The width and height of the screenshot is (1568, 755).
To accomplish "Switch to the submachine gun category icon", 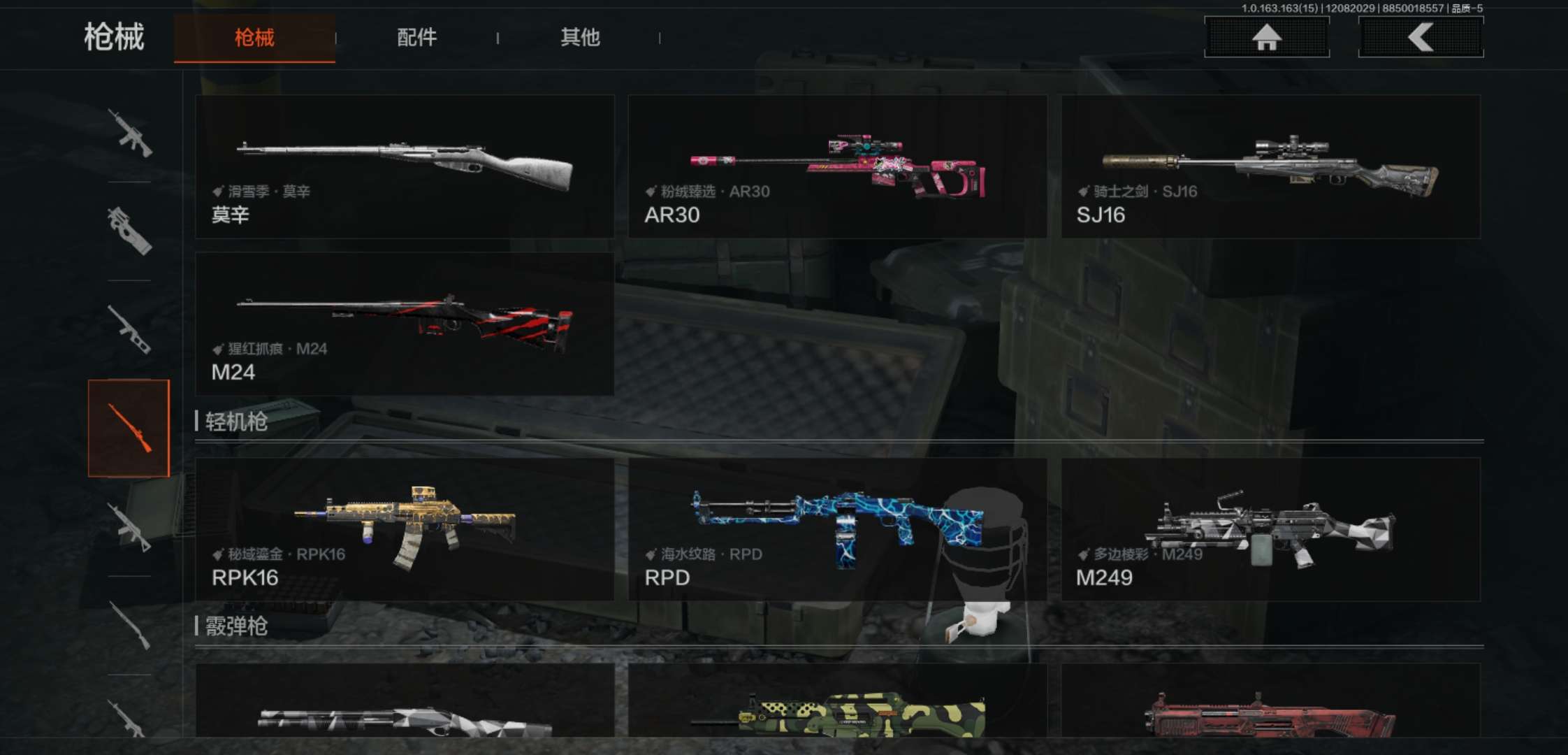I will click(129, 231).
